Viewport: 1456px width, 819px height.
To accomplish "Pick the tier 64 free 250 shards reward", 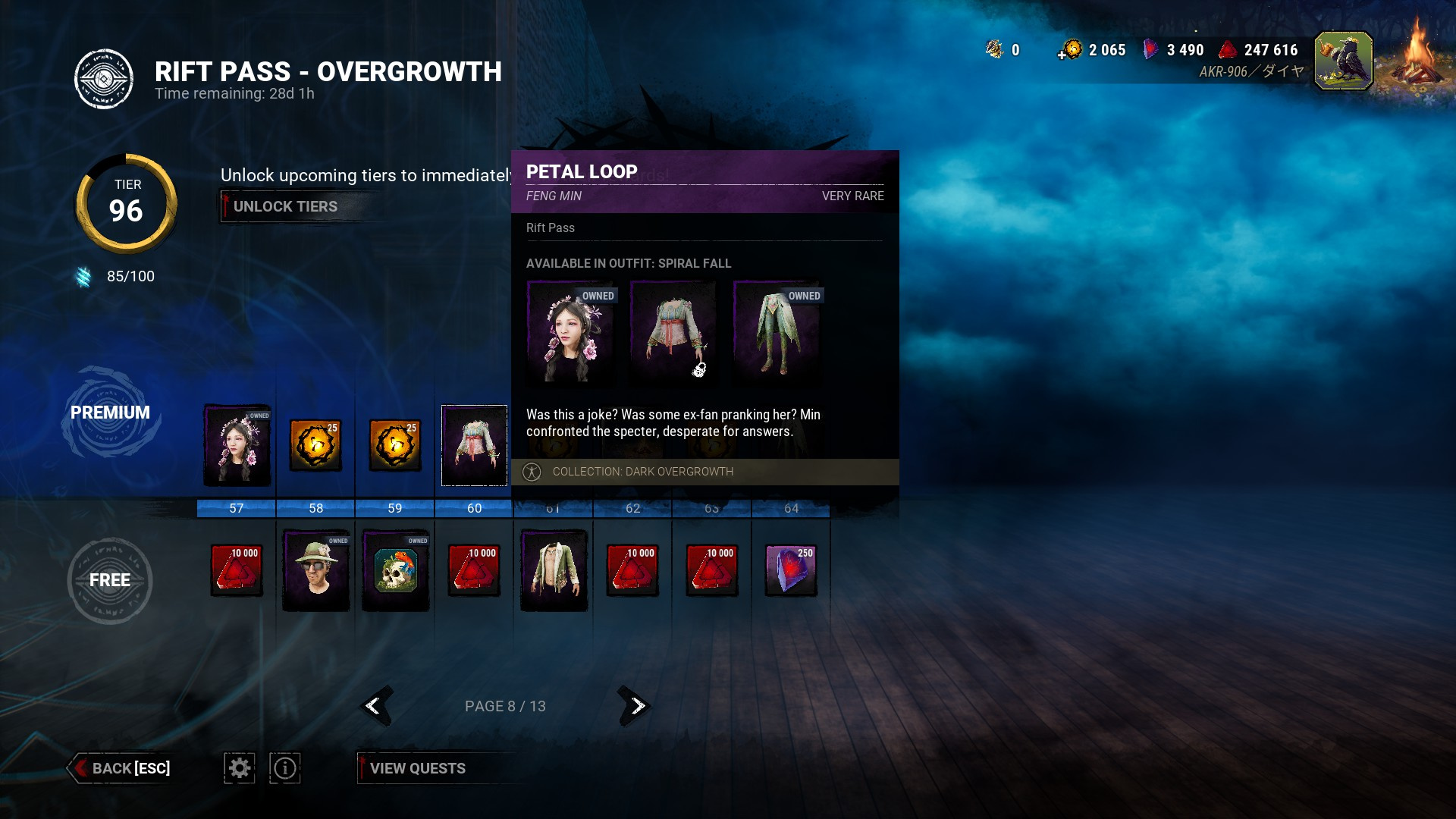I will (x=791, y=570).
